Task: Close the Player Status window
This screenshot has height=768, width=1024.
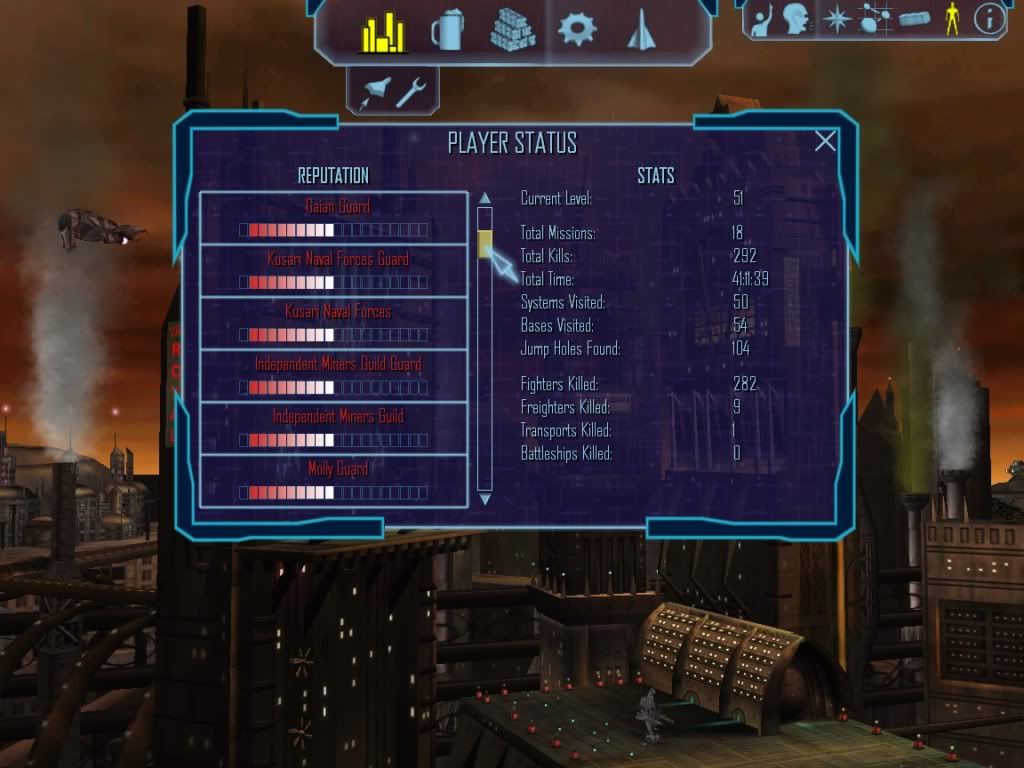Action: [x=825, y=142]
